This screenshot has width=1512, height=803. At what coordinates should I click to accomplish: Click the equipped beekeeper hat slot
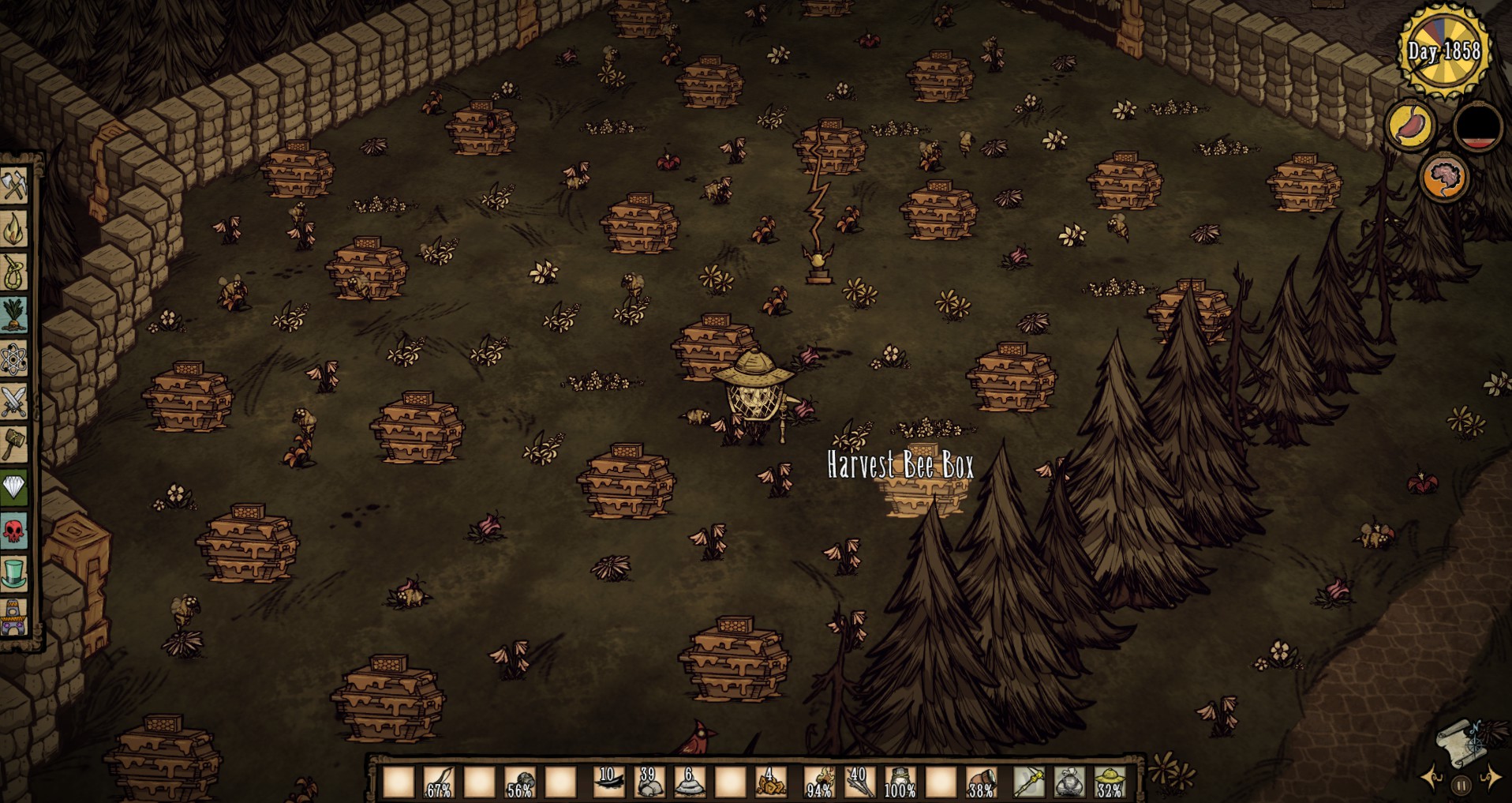(1110, 782)
